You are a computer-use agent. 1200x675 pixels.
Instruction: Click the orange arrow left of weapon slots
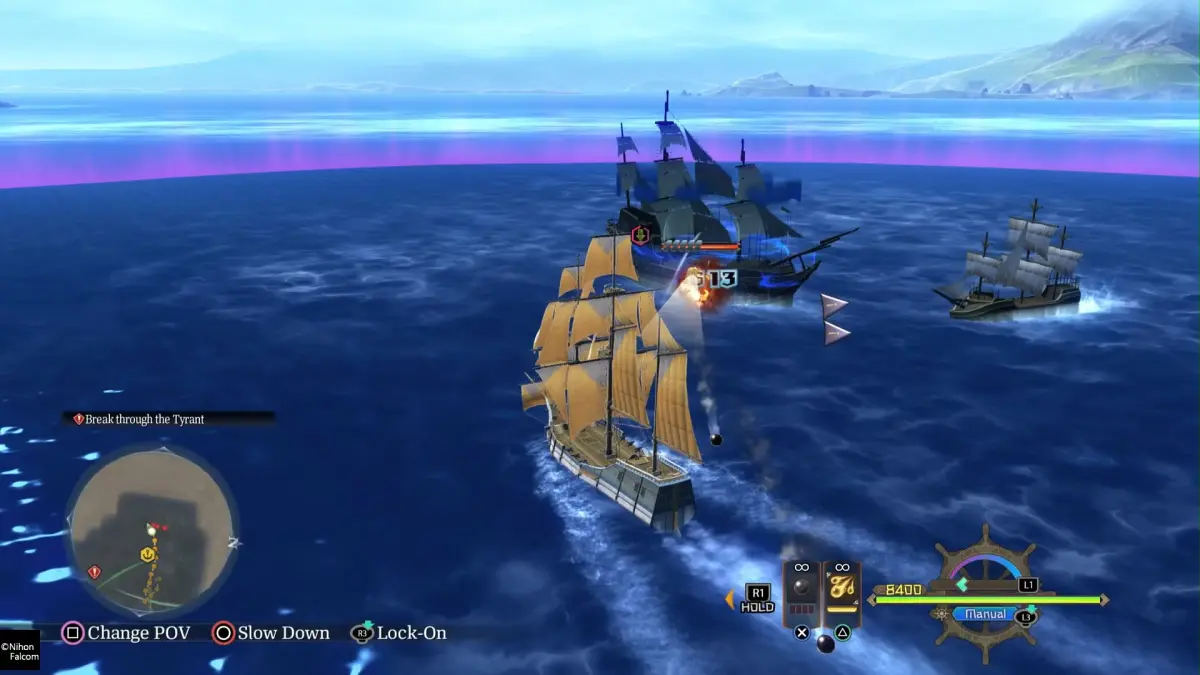pyautogui.click(x=730, y=599)
